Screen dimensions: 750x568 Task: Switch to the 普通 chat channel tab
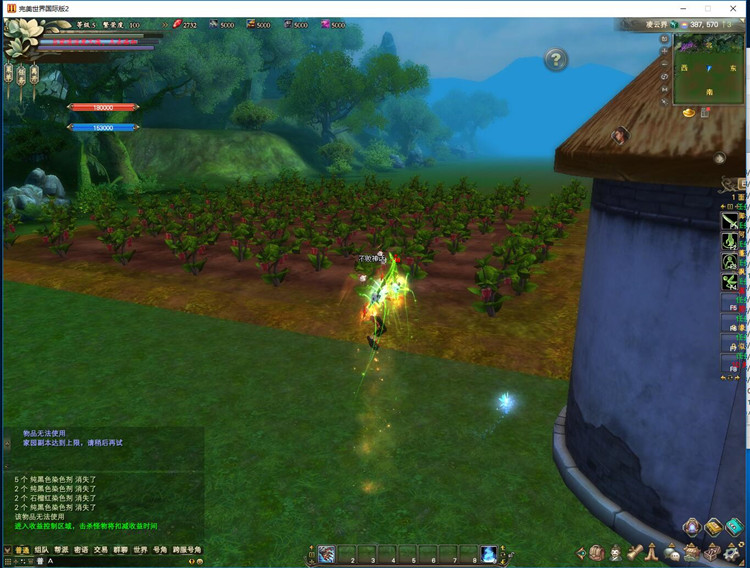(x=21, y=549)
